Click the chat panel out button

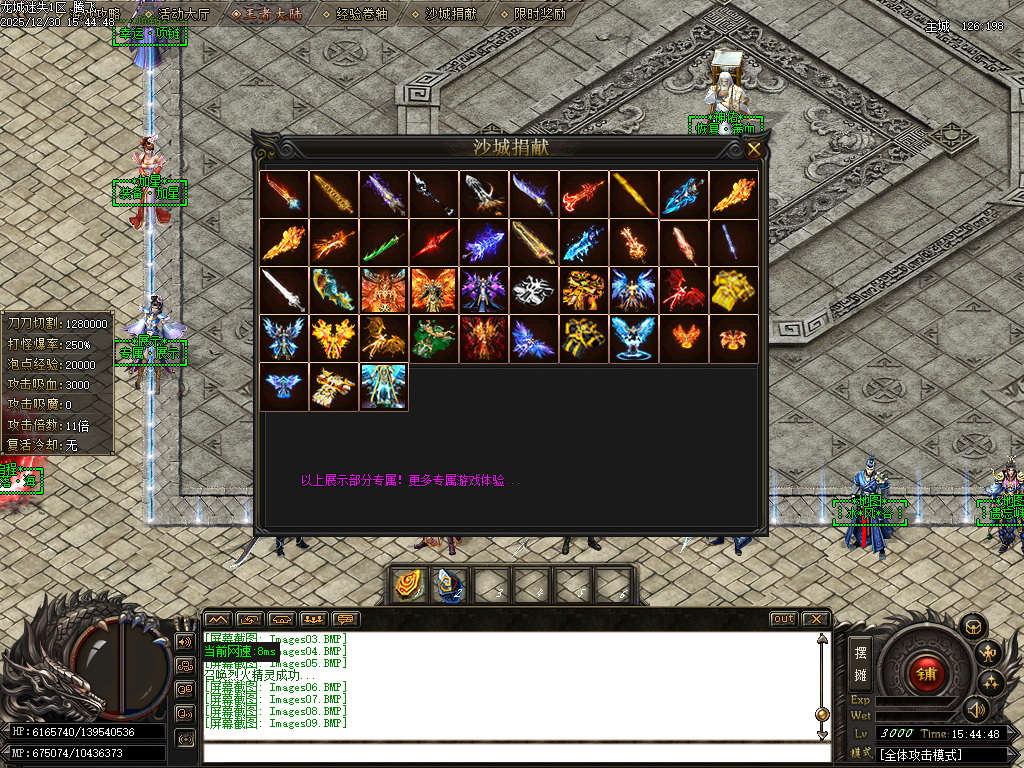[783, 619]
